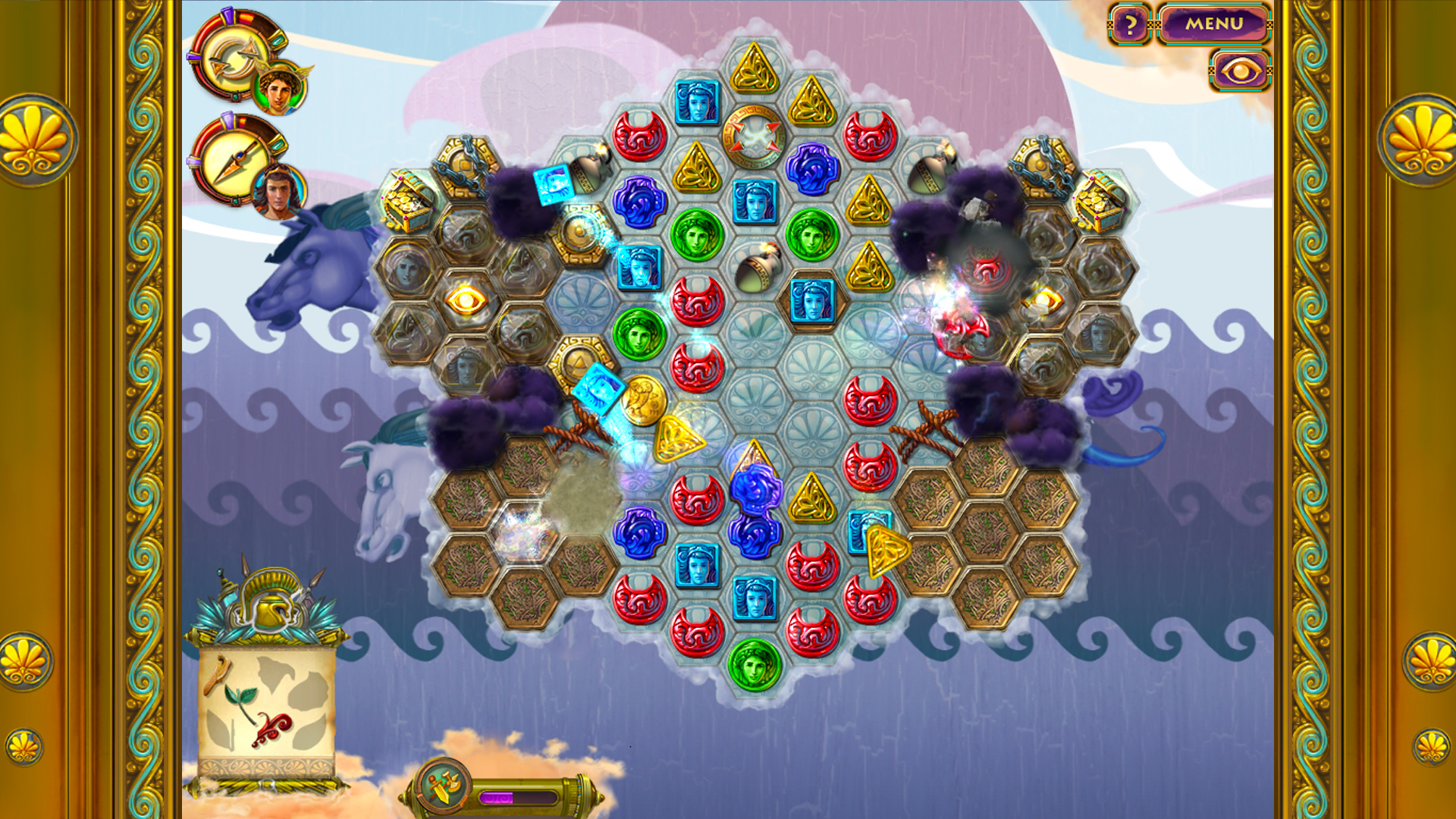The height and width of the screenshot is (819, 1456).
Task: Activate the eye hint button top right
Action: (x=1239, y=72)
